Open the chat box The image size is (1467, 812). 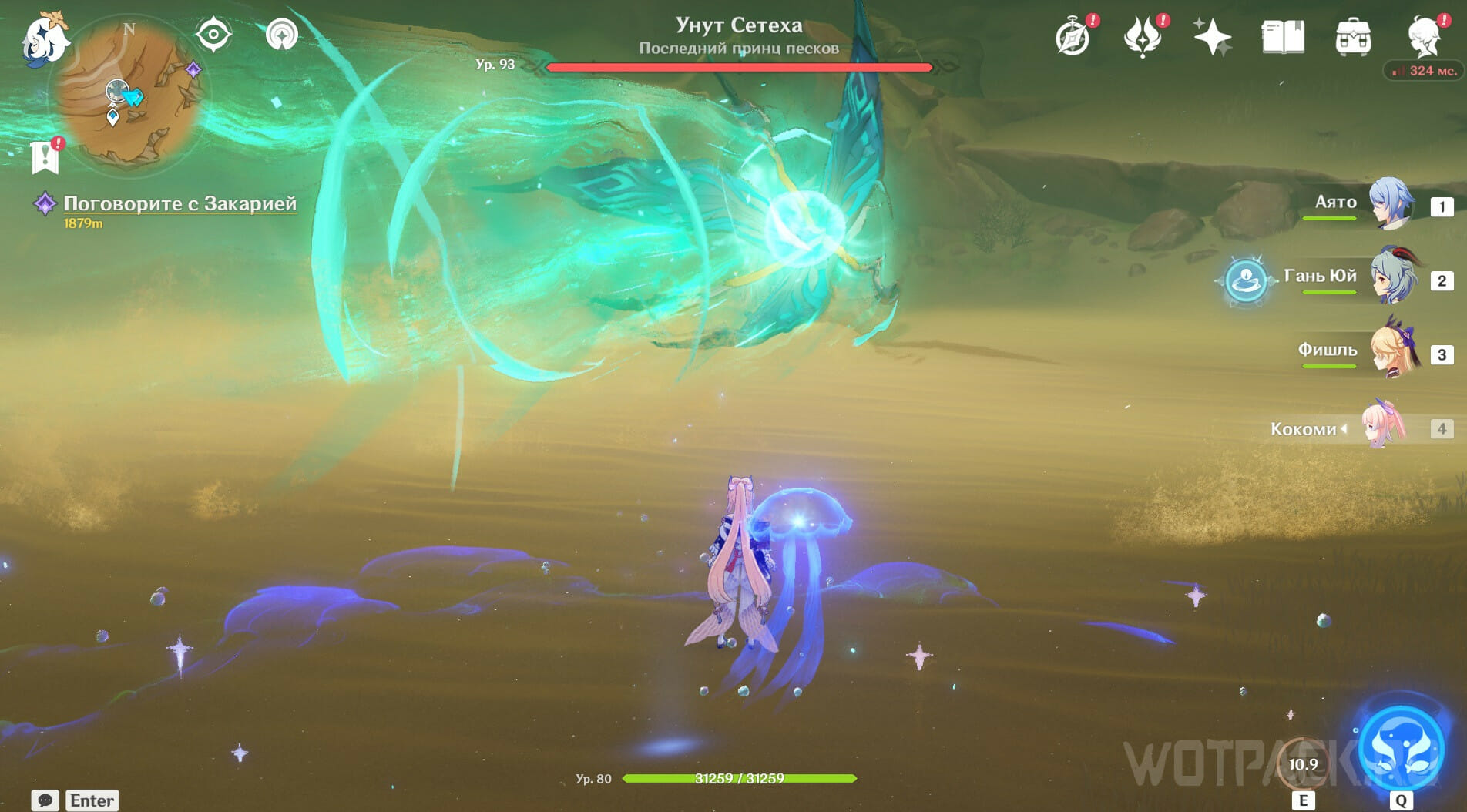pyautogui.click(x=45, y=800)
